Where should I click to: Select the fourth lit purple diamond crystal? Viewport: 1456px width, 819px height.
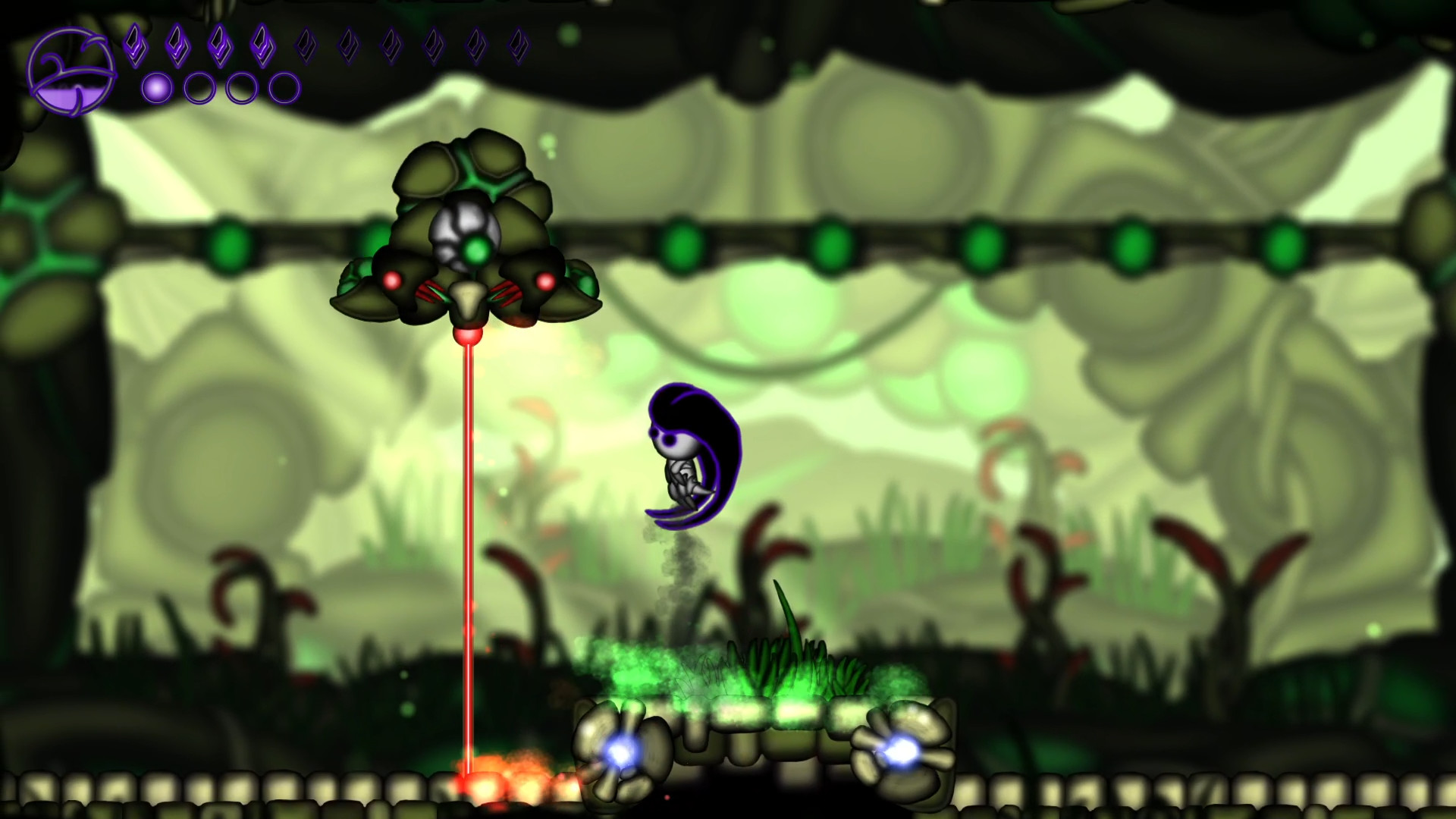click(262, 45)
